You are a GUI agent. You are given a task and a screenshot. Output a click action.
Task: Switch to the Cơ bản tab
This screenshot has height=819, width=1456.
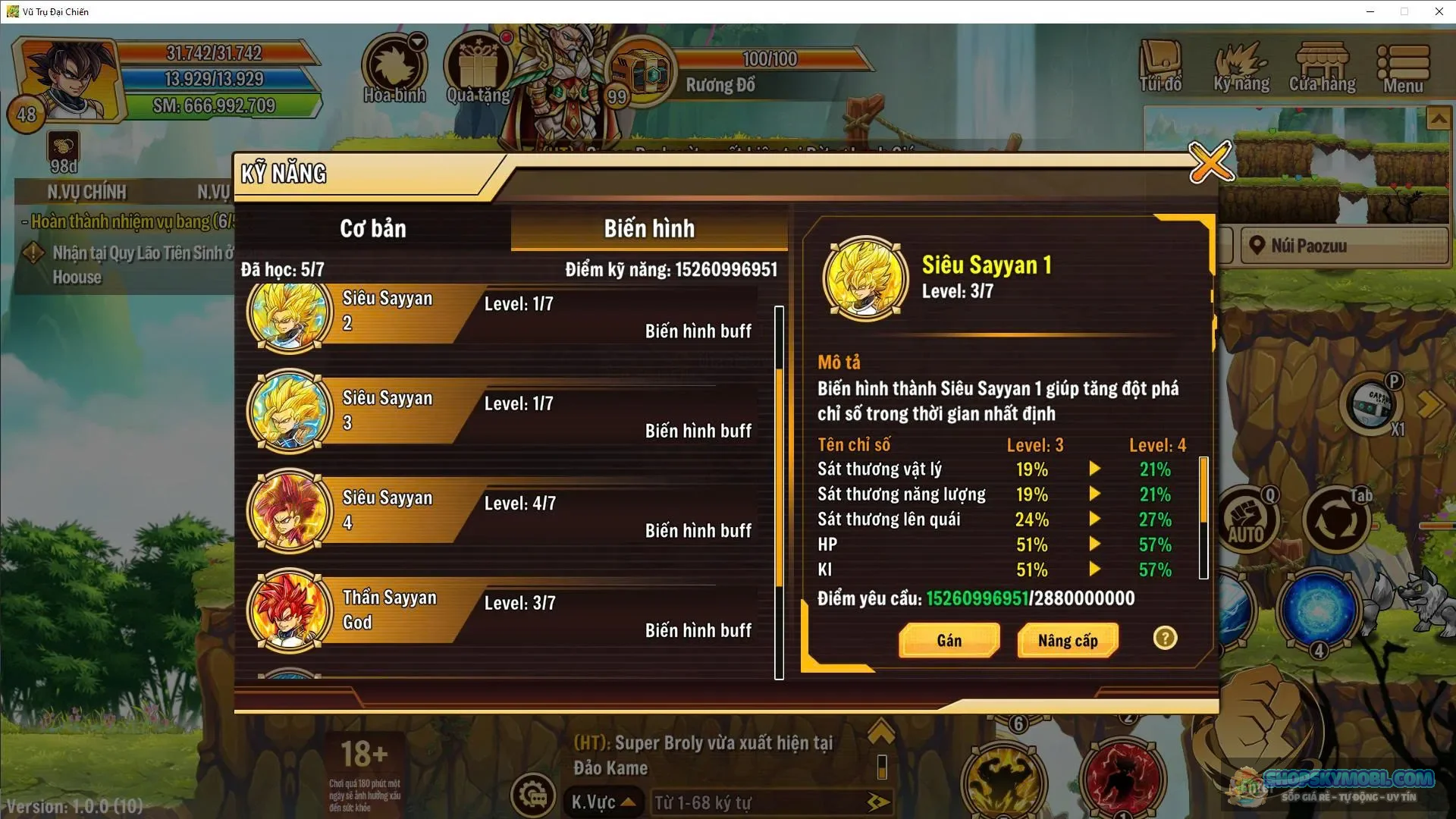(375, 228)
